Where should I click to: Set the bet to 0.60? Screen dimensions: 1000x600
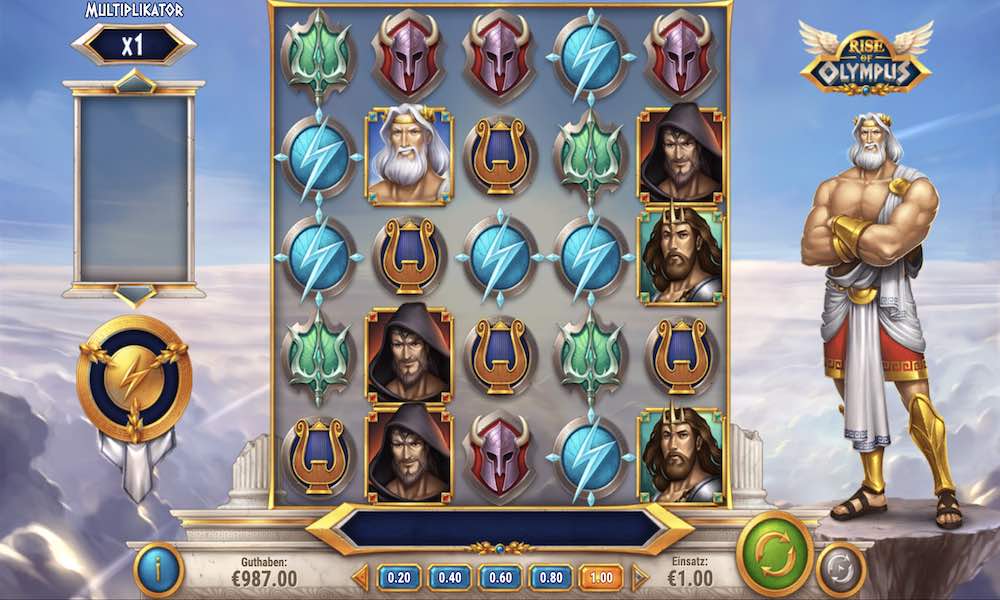(x=500, y=577)
